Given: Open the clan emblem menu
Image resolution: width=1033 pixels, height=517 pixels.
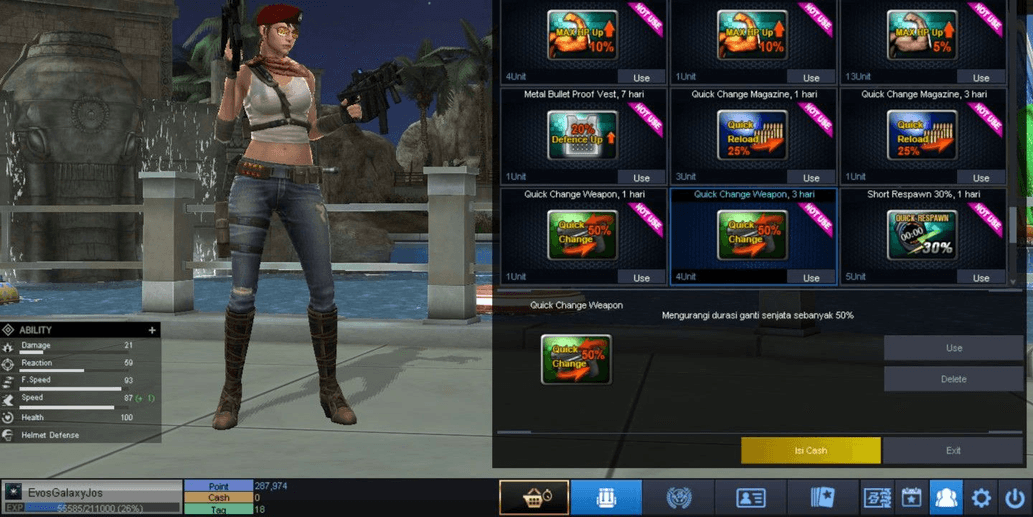Looking at the screenshot, I should (679, 497).
